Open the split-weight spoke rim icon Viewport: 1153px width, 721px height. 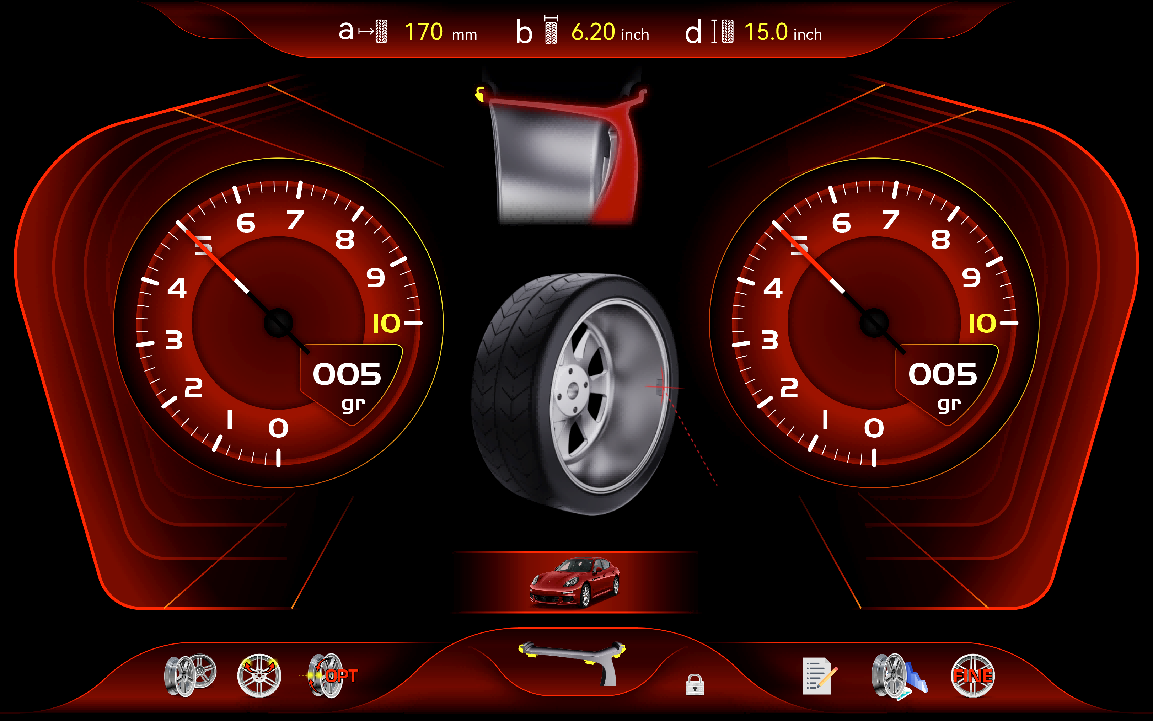259,675
